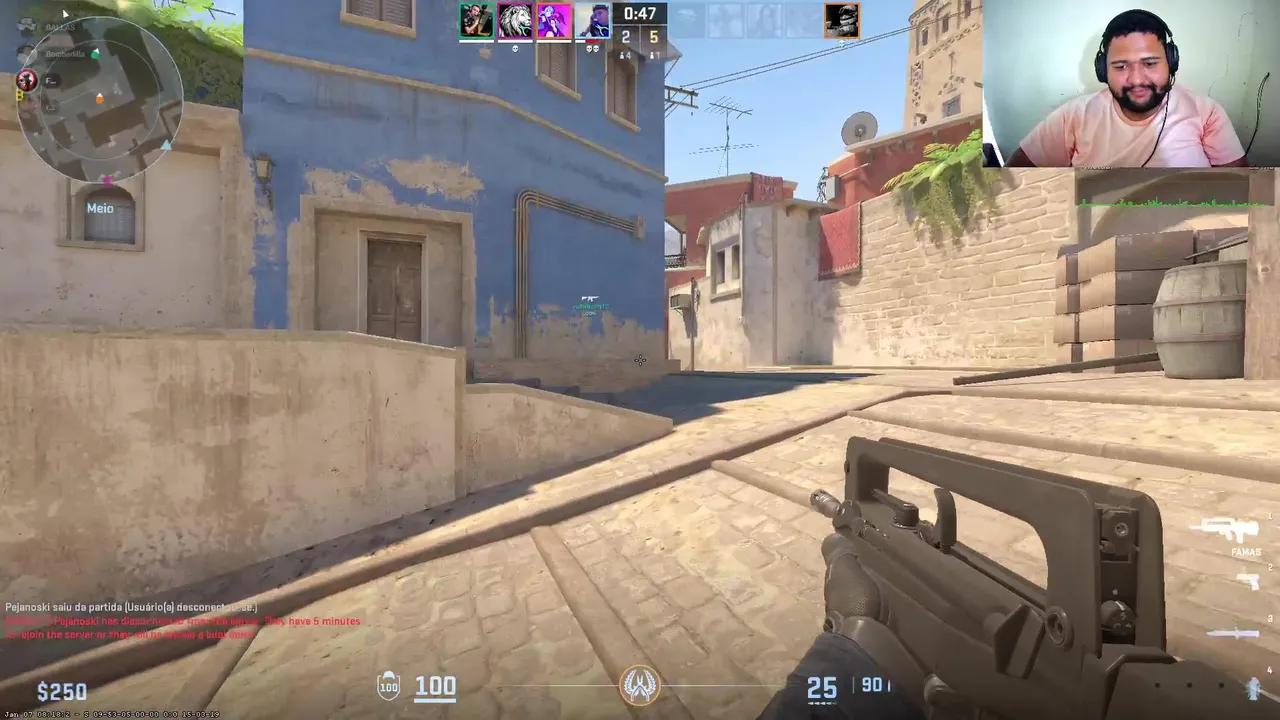The image size is (1280, 720).
Task: Click the T score number 5
Action: coord(657,35)
